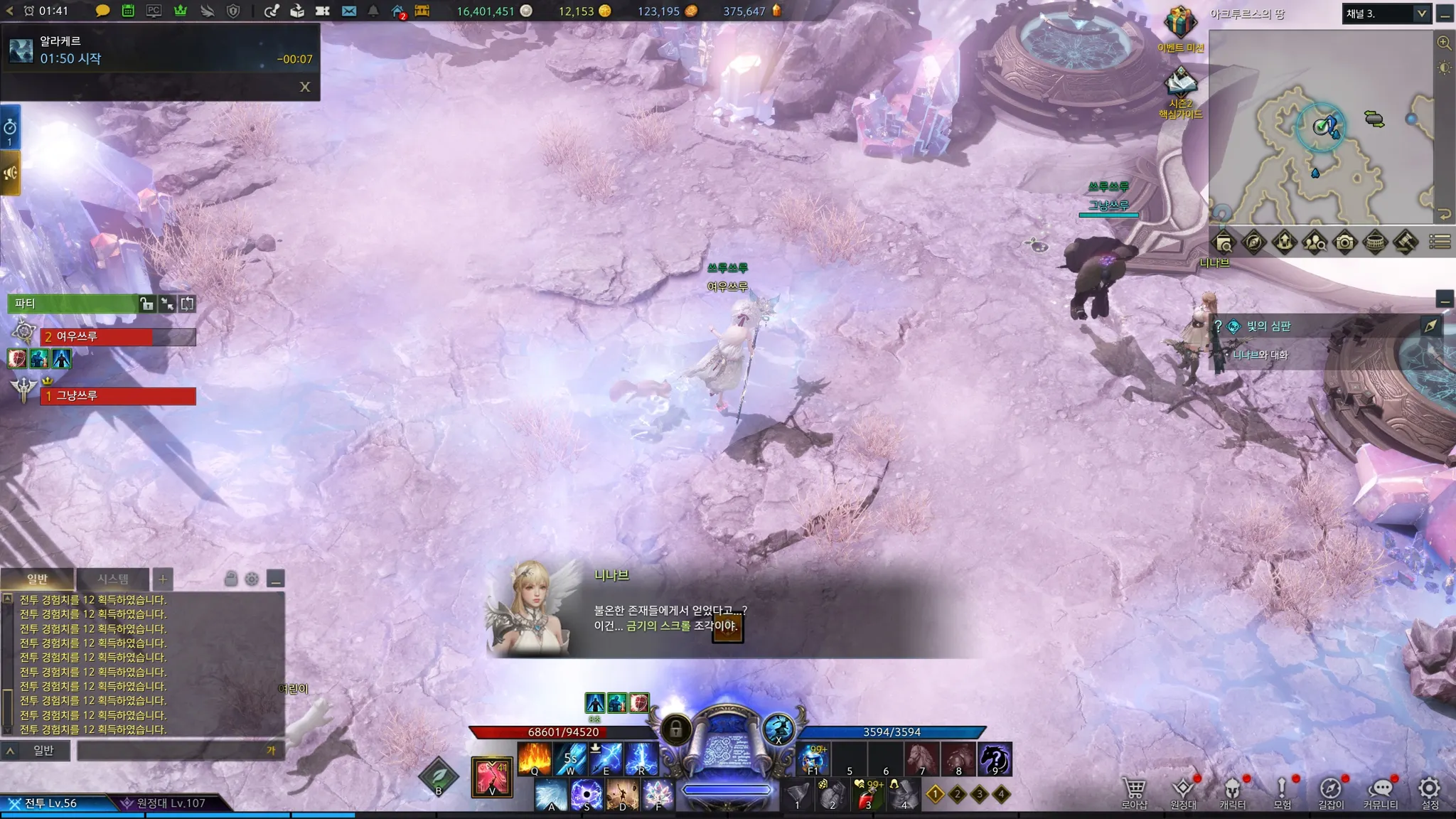Open chat settings gear icon
Image resolution: width=1456 pixels, height=819 pixels.
click(x=252, y=579)
